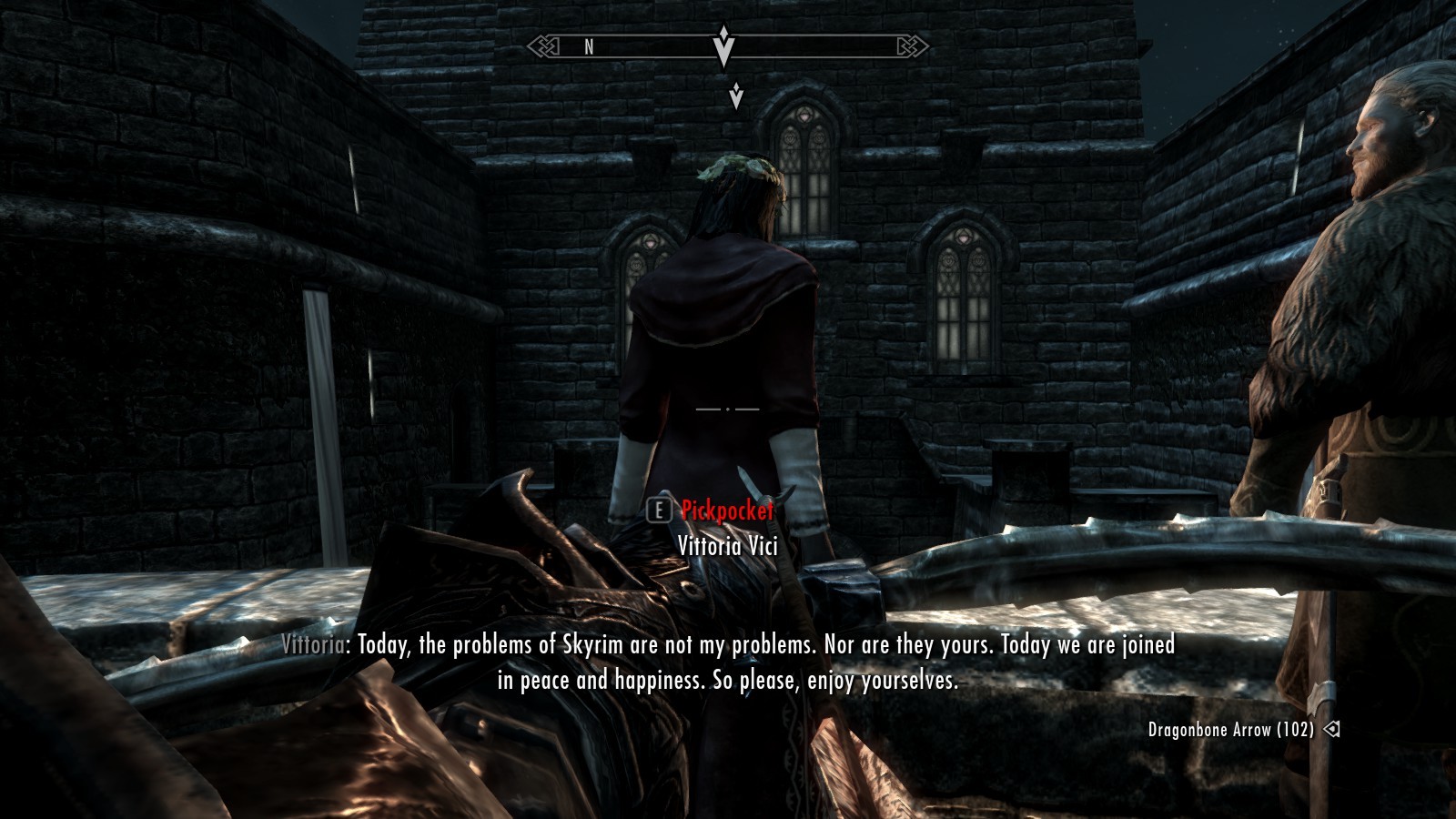Choose the red Pickpocket action label

coord(727,511)
